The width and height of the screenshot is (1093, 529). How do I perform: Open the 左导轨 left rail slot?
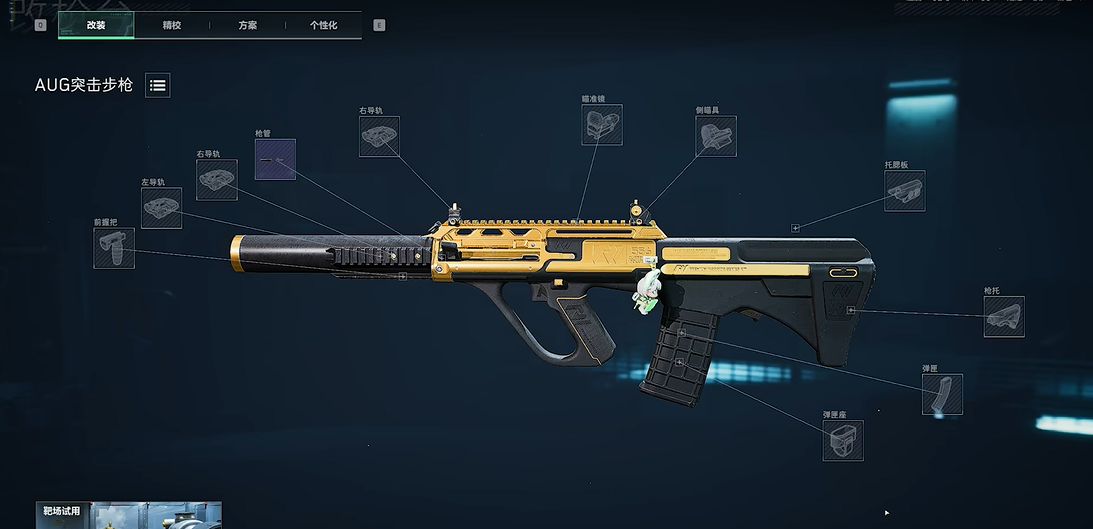pyautogui.click(x=161, y=208)
